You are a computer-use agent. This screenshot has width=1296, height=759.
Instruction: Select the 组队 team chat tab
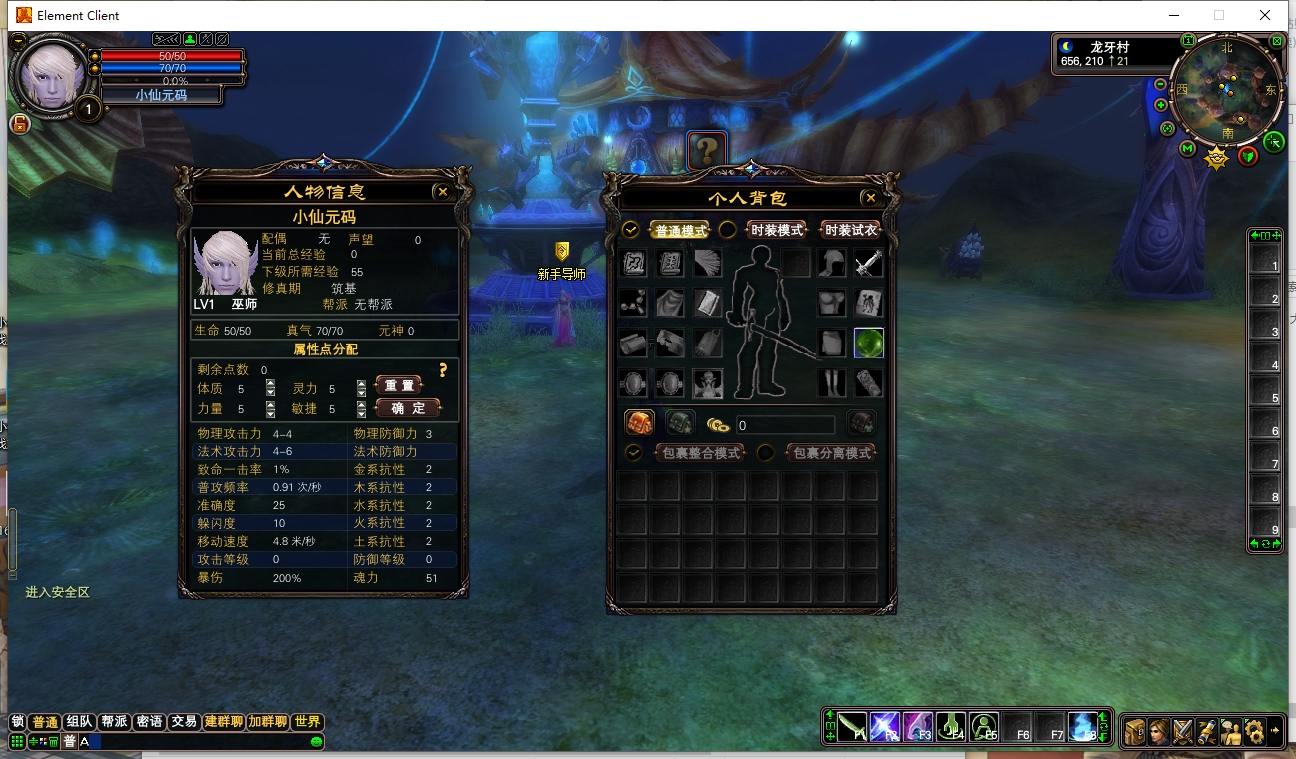pyautogui.click(x=79, y=722)
